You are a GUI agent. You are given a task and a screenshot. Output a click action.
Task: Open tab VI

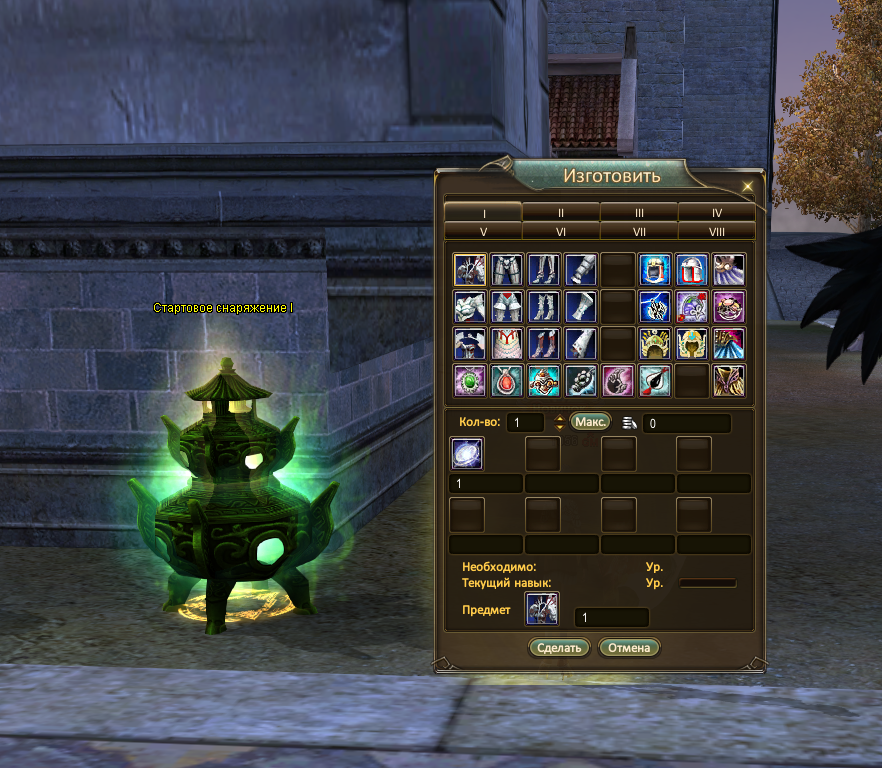click(561, 230)
